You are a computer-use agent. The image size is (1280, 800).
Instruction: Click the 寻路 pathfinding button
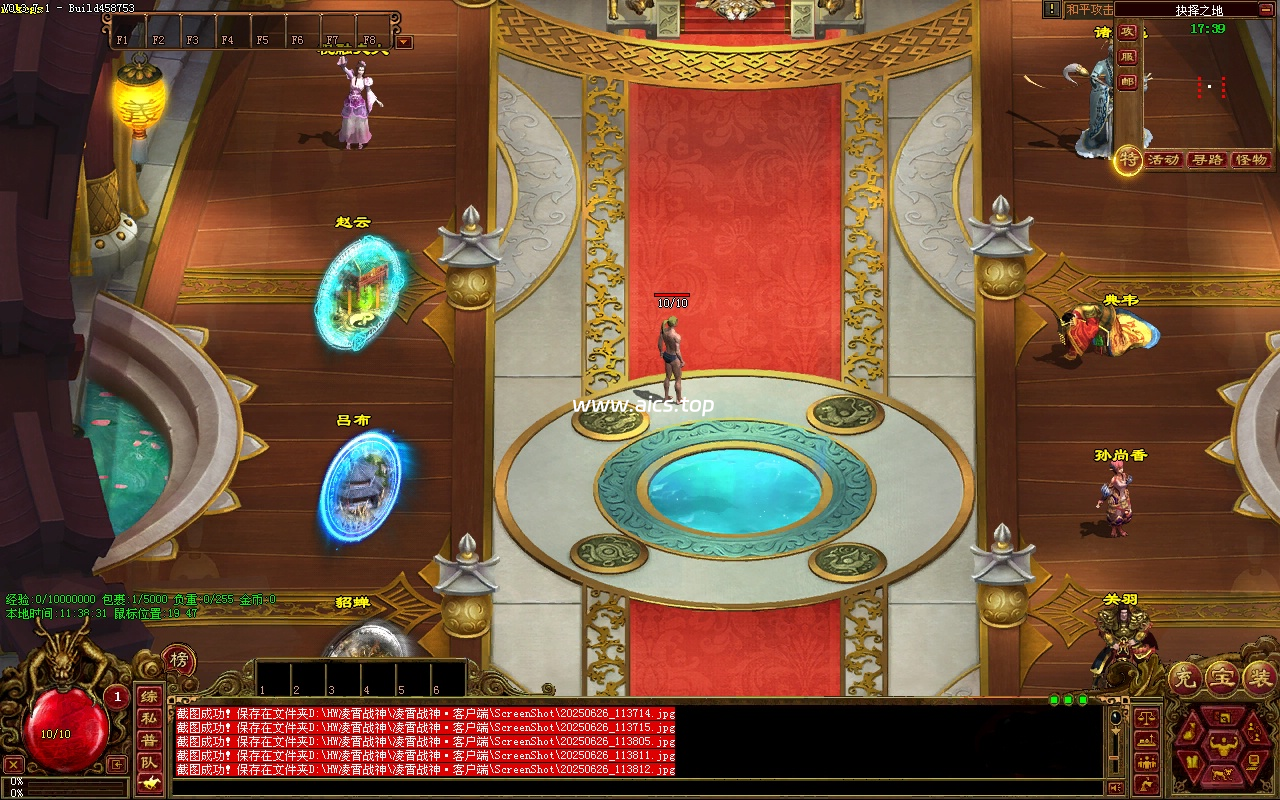(1207, 160)
